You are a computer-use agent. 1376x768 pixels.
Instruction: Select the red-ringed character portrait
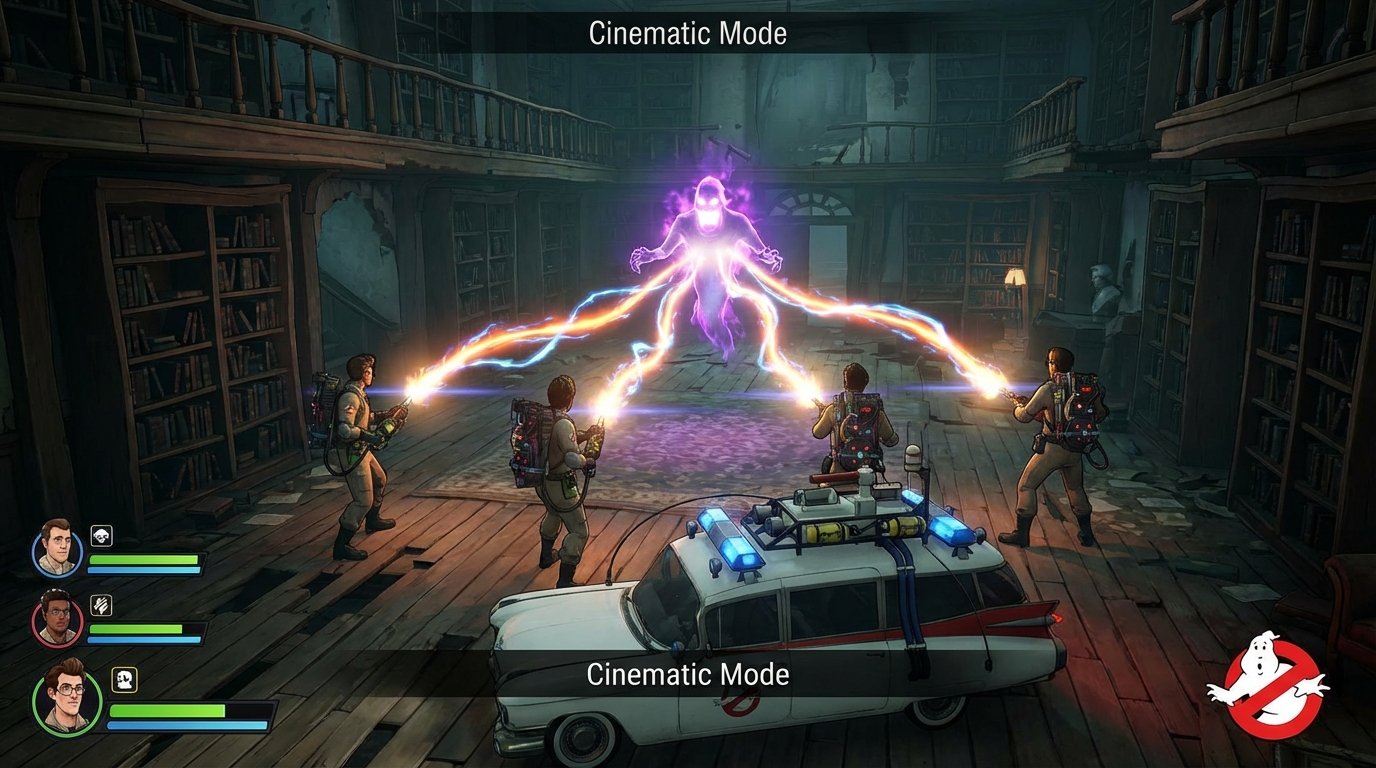click(57, 617)
